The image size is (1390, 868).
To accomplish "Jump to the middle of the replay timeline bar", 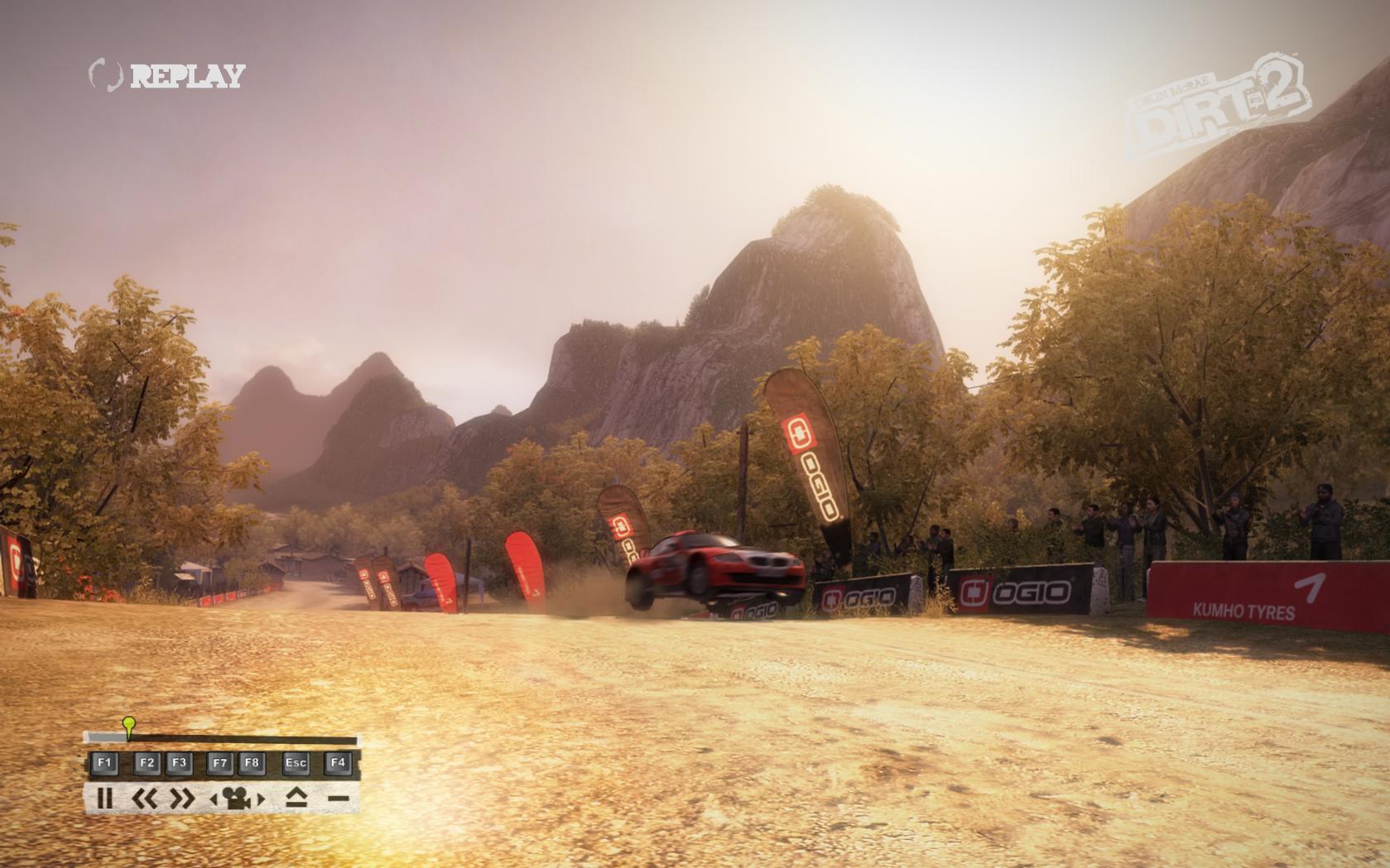I will point(222,739).
